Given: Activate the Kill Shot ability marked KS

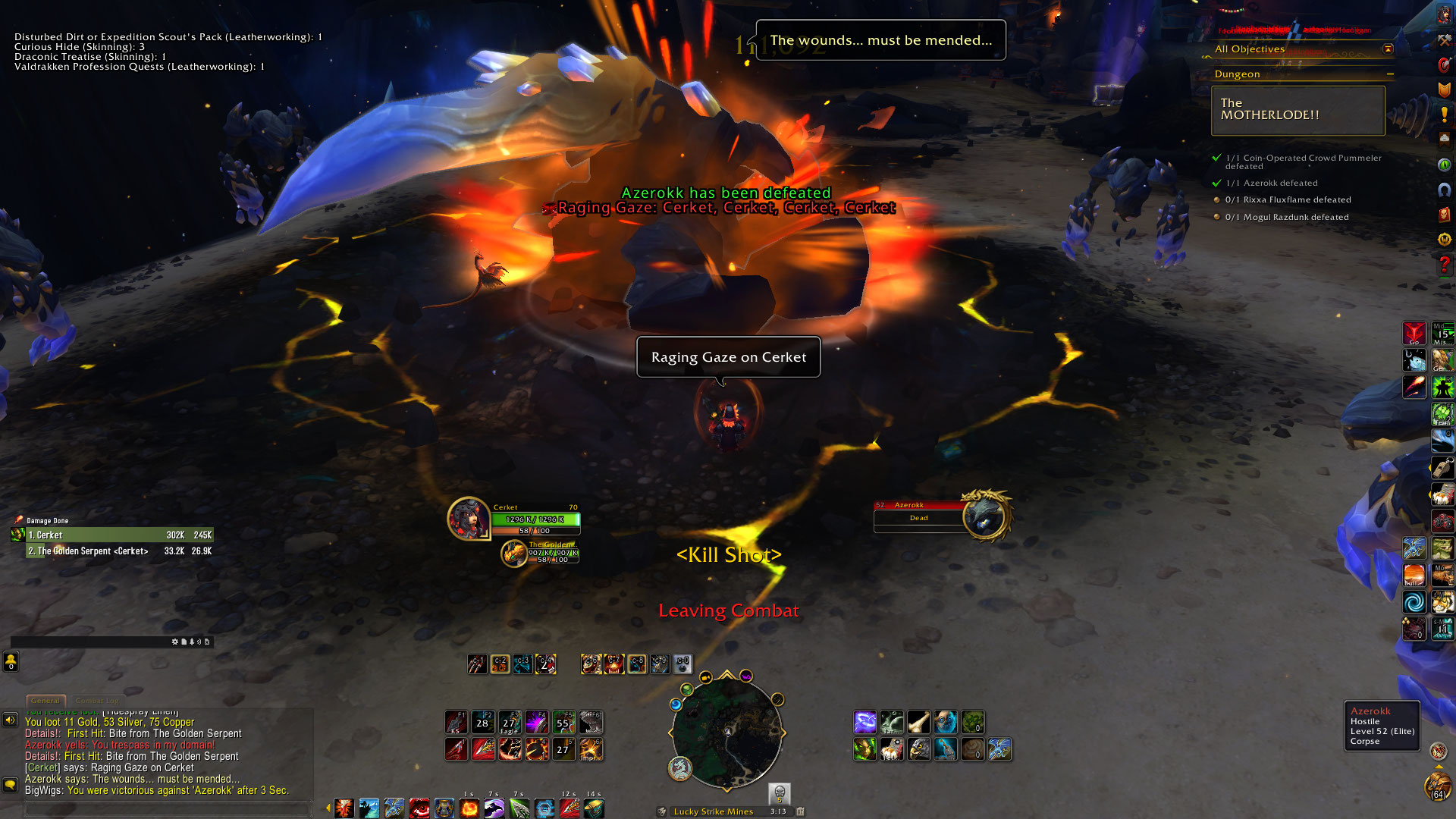Looking at the screenshot, I should click(x=456, y=722).
